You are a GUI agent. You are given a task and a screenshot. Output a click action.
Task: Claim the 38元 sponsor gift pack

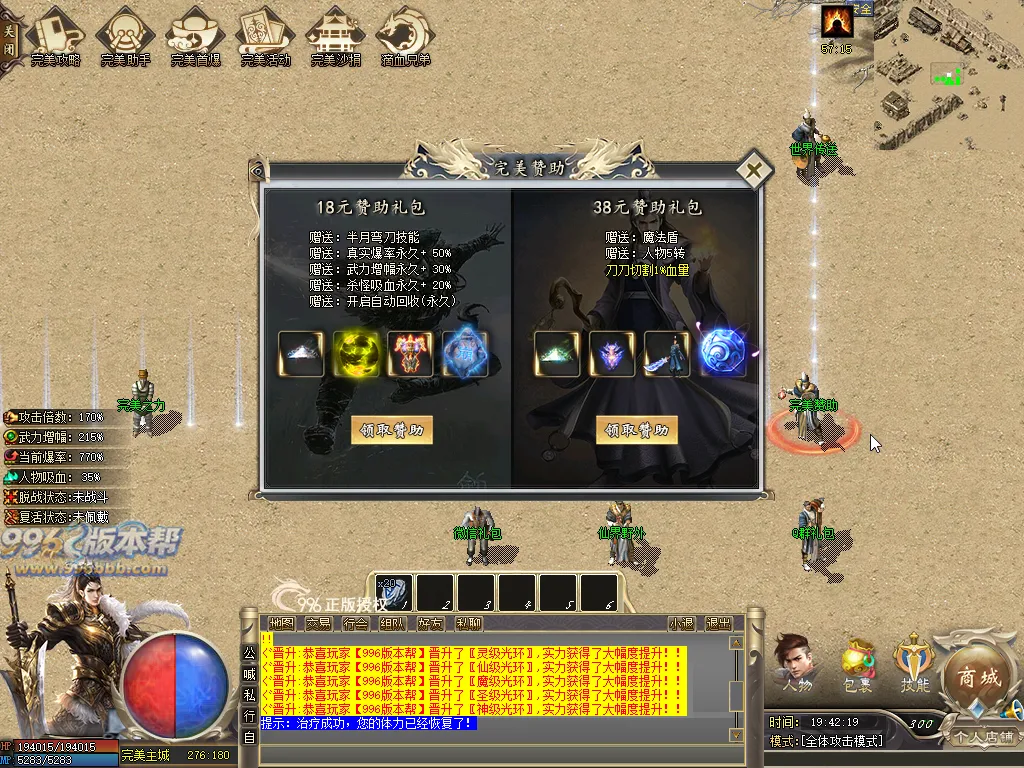637,430
